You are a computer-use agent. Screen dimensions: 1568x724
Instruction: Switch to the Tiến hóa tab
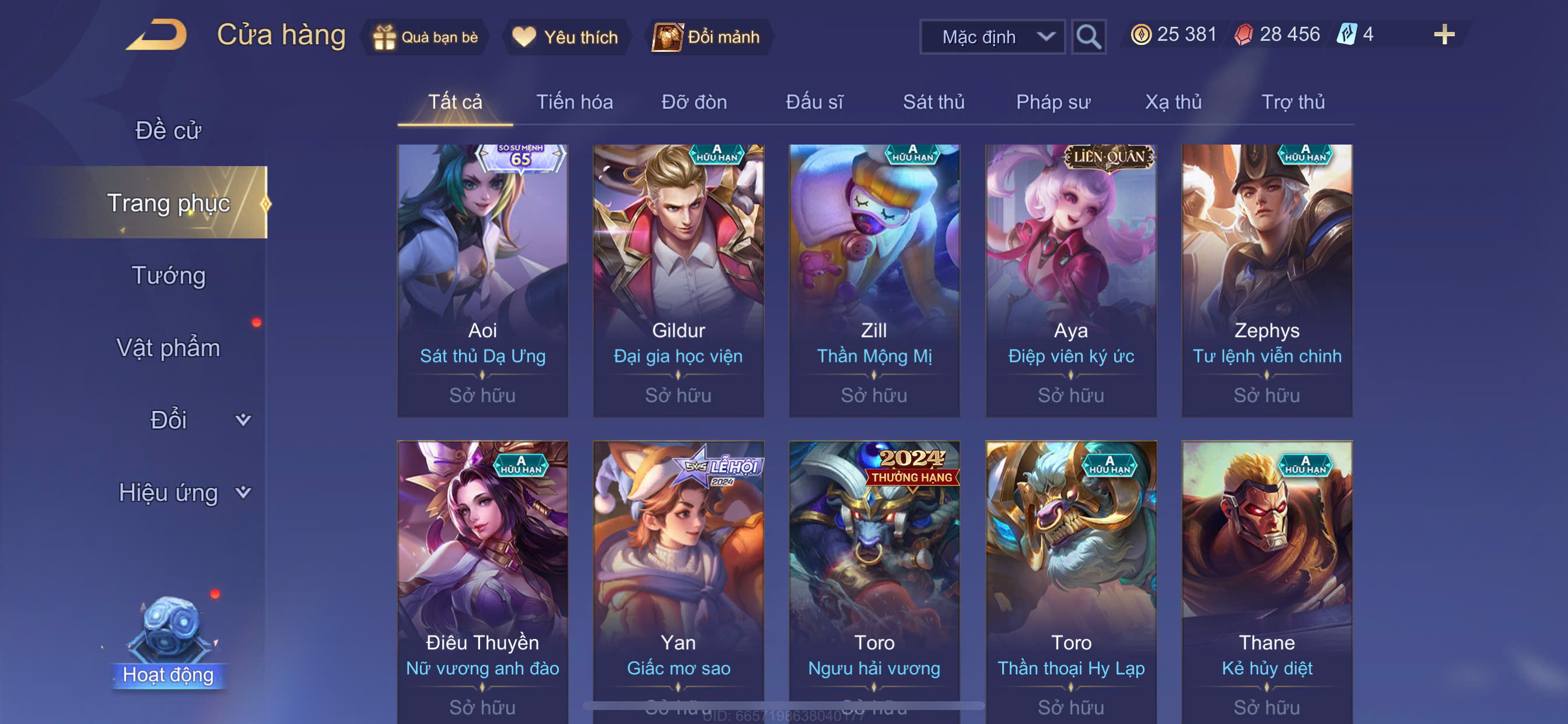pos(574,101)
